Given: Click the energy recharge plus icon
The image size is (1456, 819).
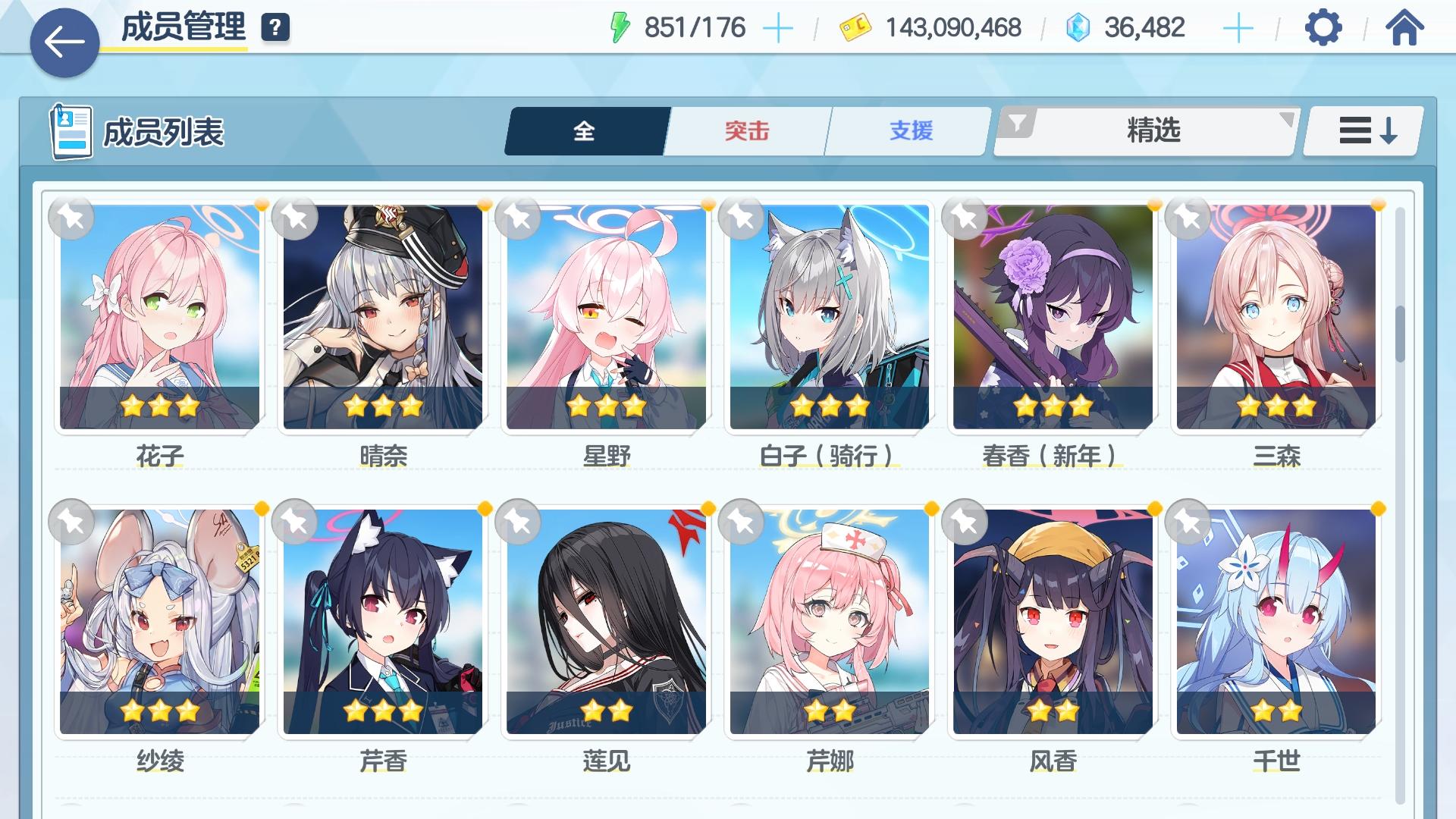Looking at the screenshot, I should point(780,29).
